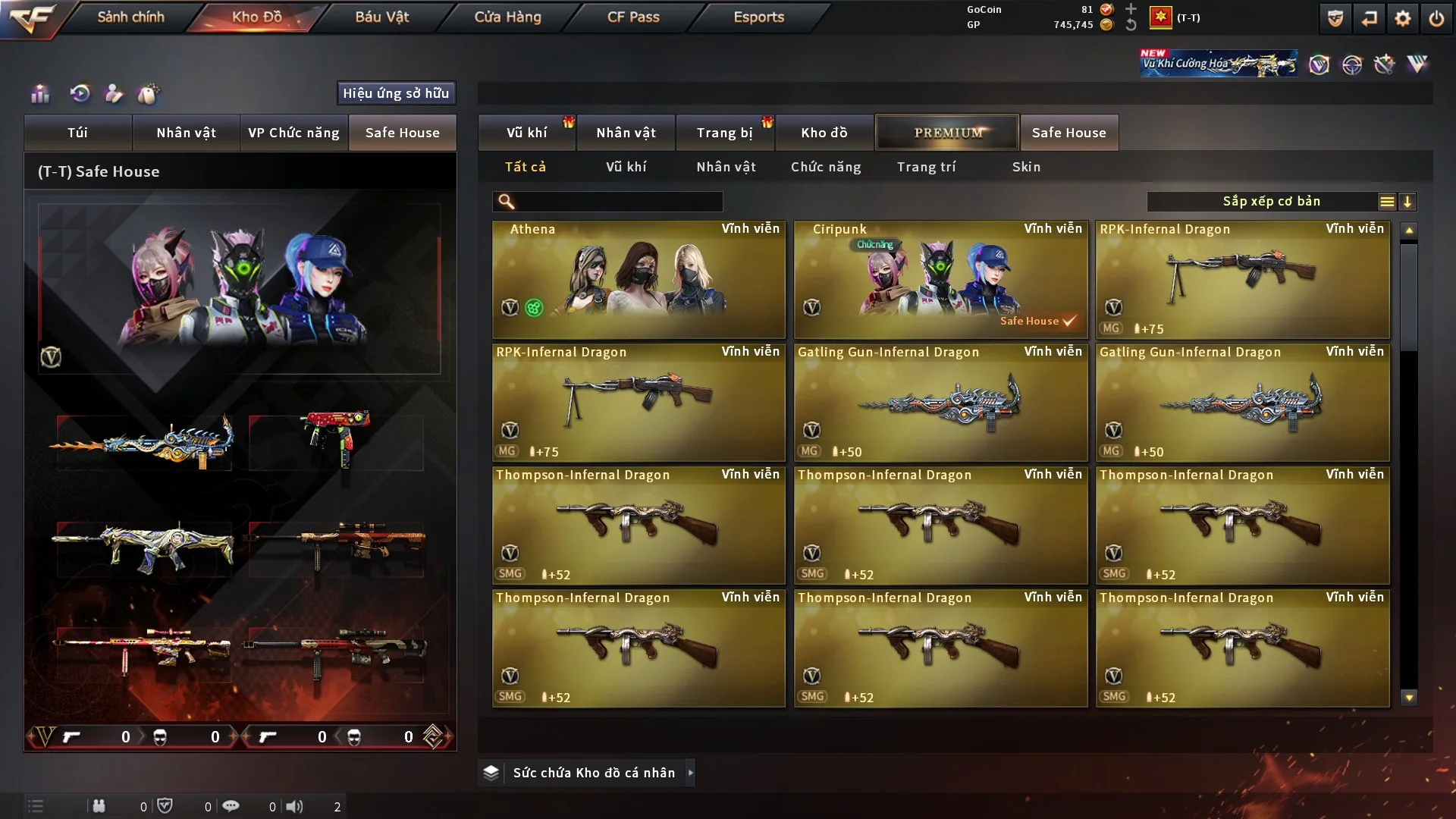Choose the Ciripunk character item
Viewport: 1456px width, 819px height.
[940, 279]
